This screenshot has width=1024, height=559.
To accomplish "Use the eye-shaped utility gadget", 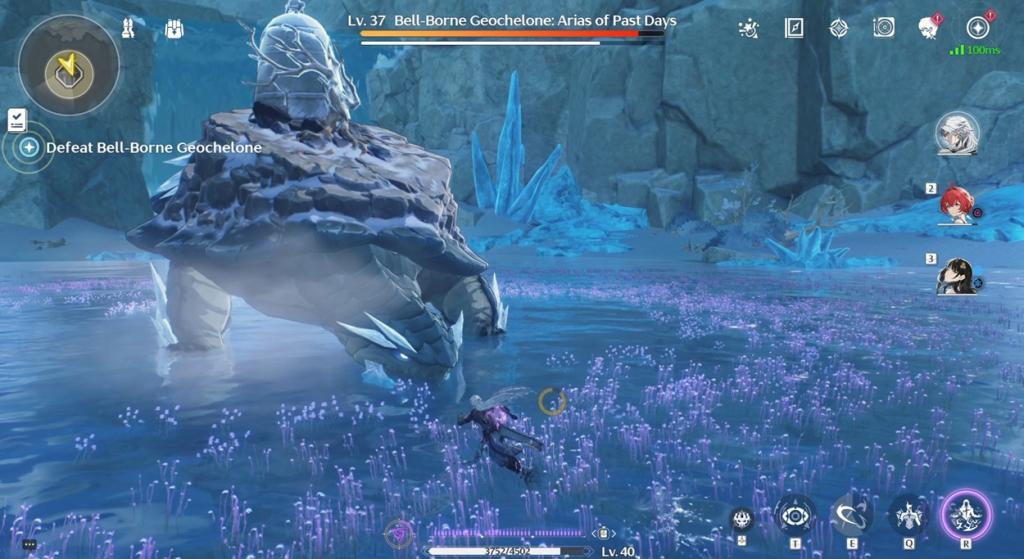I will pyautogui.click(x=795, y=515).
